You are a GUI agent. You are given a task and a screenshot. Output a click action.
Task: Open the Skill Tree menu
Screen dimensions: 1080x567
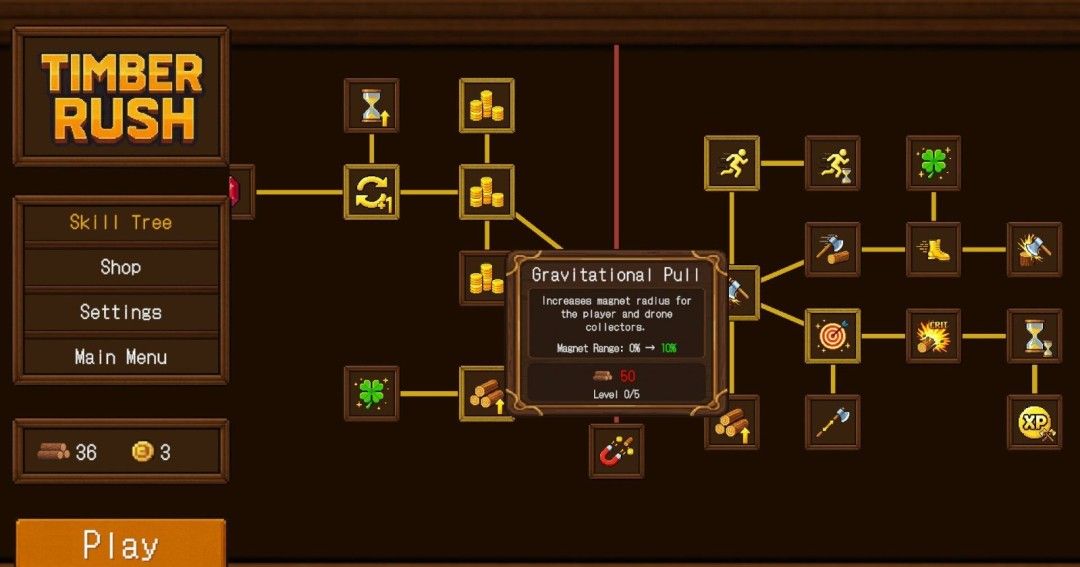tap(120, 222)
